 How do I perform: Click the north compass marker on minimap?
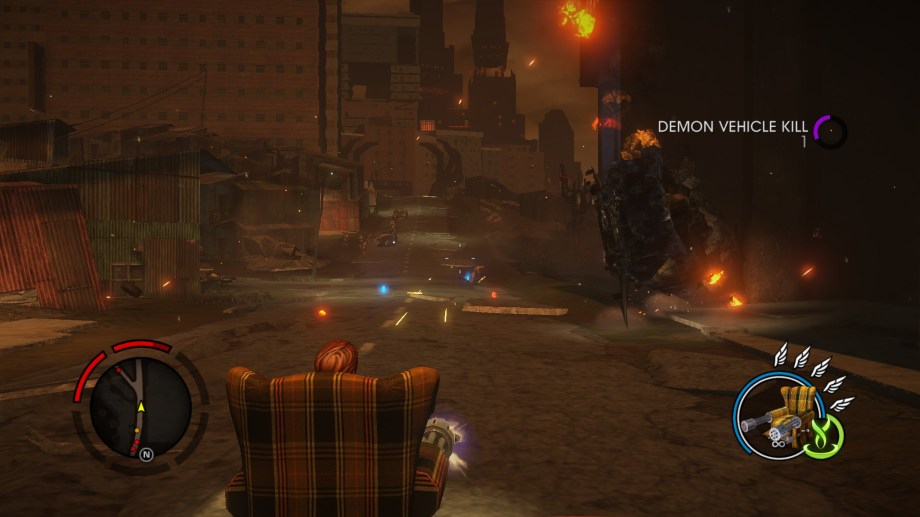147,452
